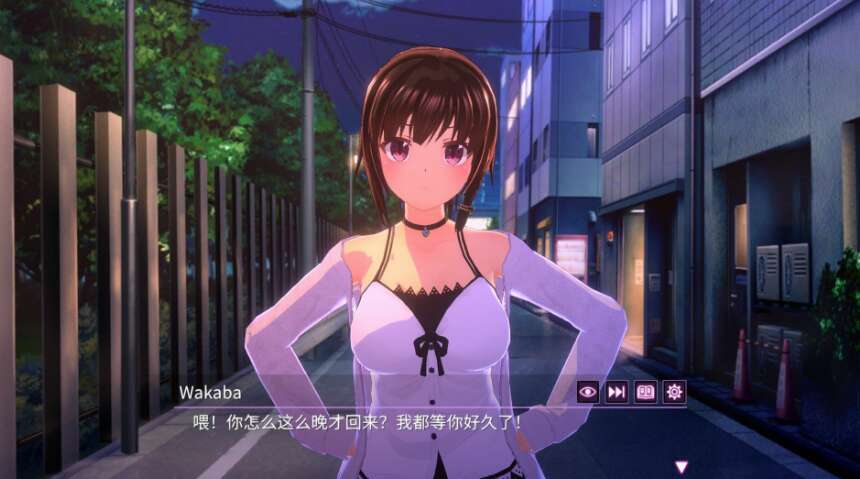Open settings via the gear icon
The width and height of the screenshot is (860, 479).
675,392
